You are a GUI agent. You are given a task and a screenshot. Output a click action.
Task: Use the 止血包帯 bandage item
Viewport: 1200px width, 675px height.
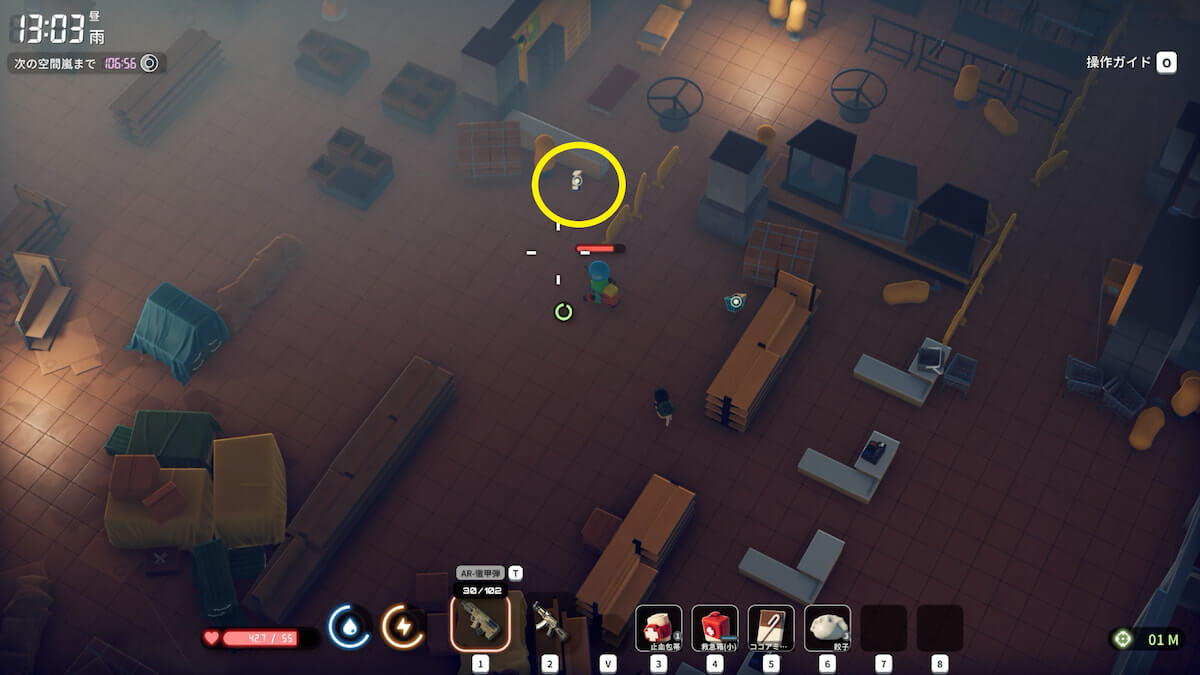point(658,627)
